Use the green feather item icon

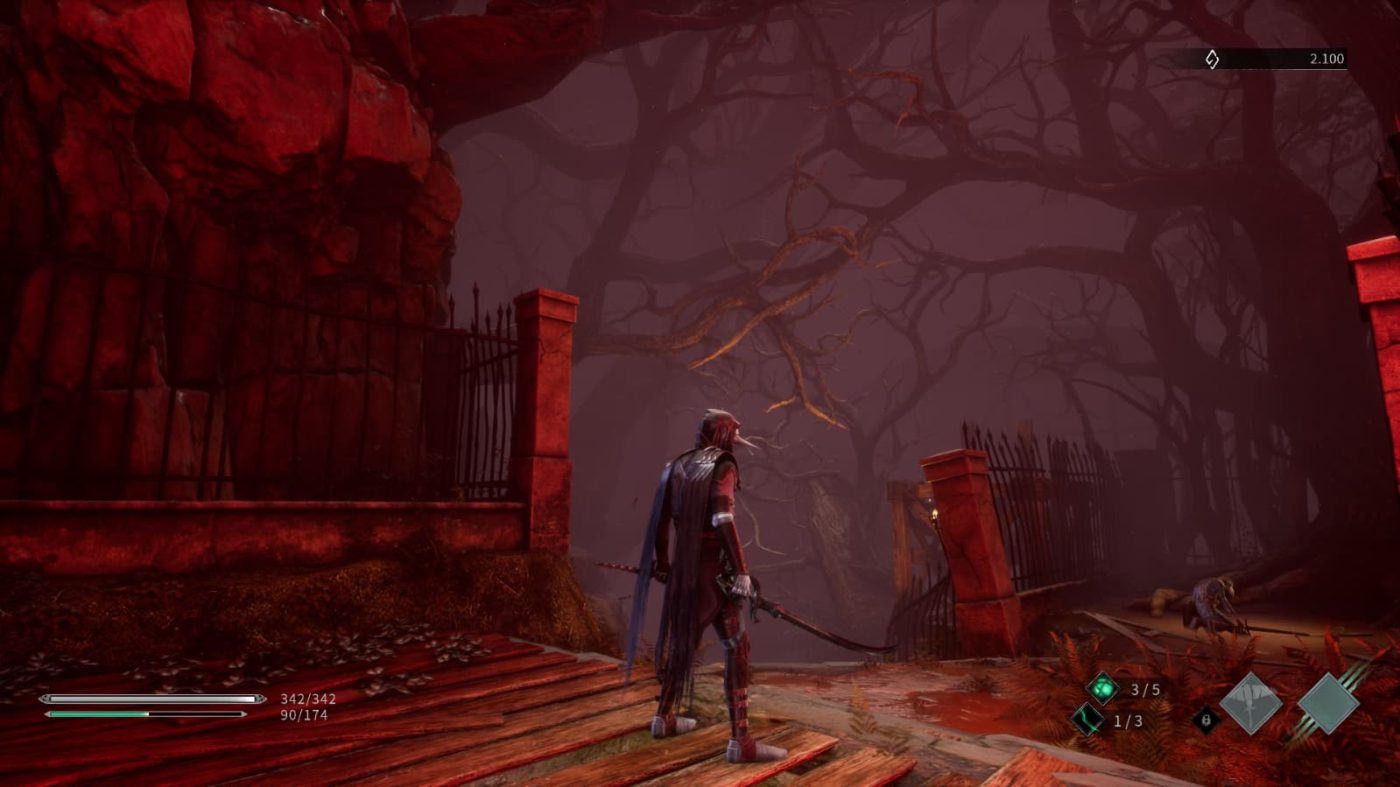pos(1087,719)
